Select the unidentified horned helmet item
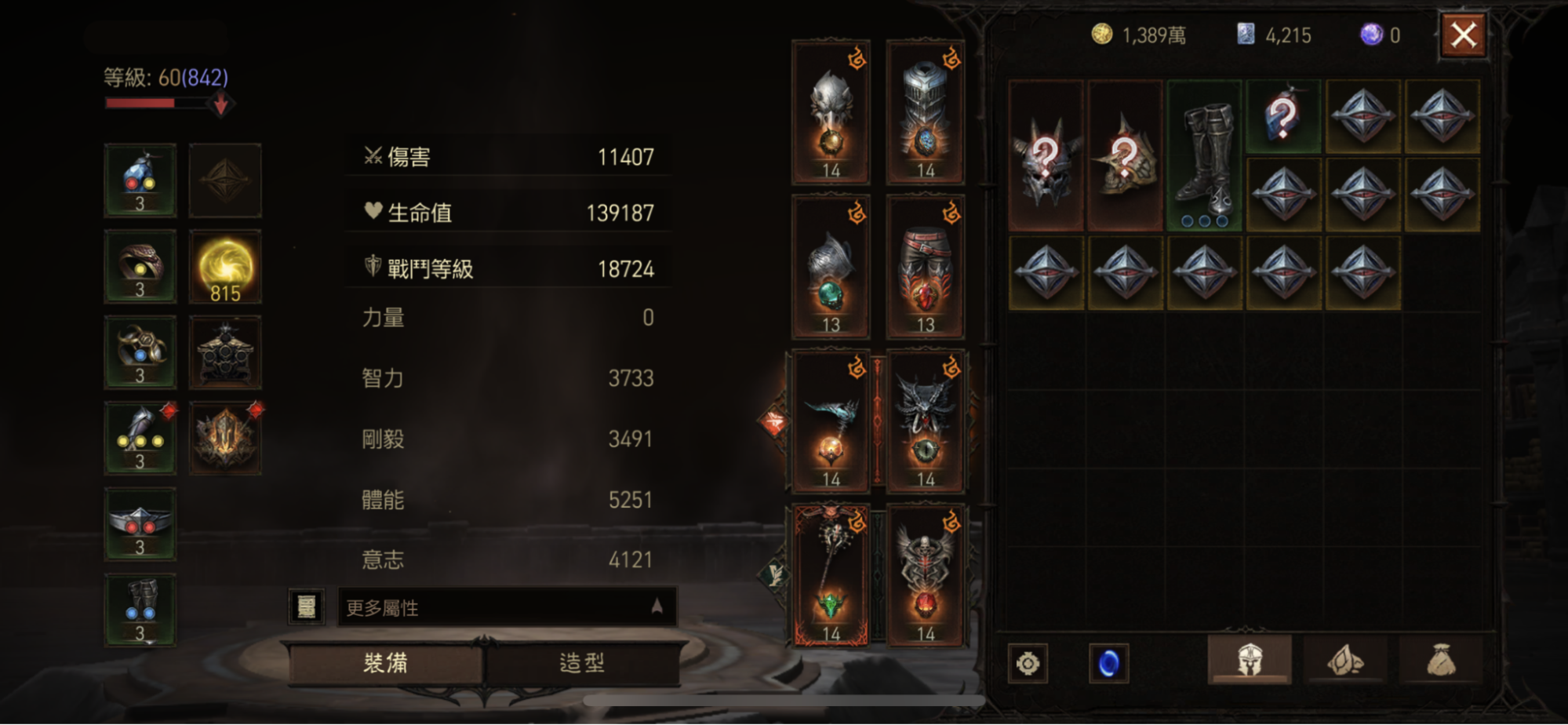Screen dimensions: 1568x725 [1046, 156]
